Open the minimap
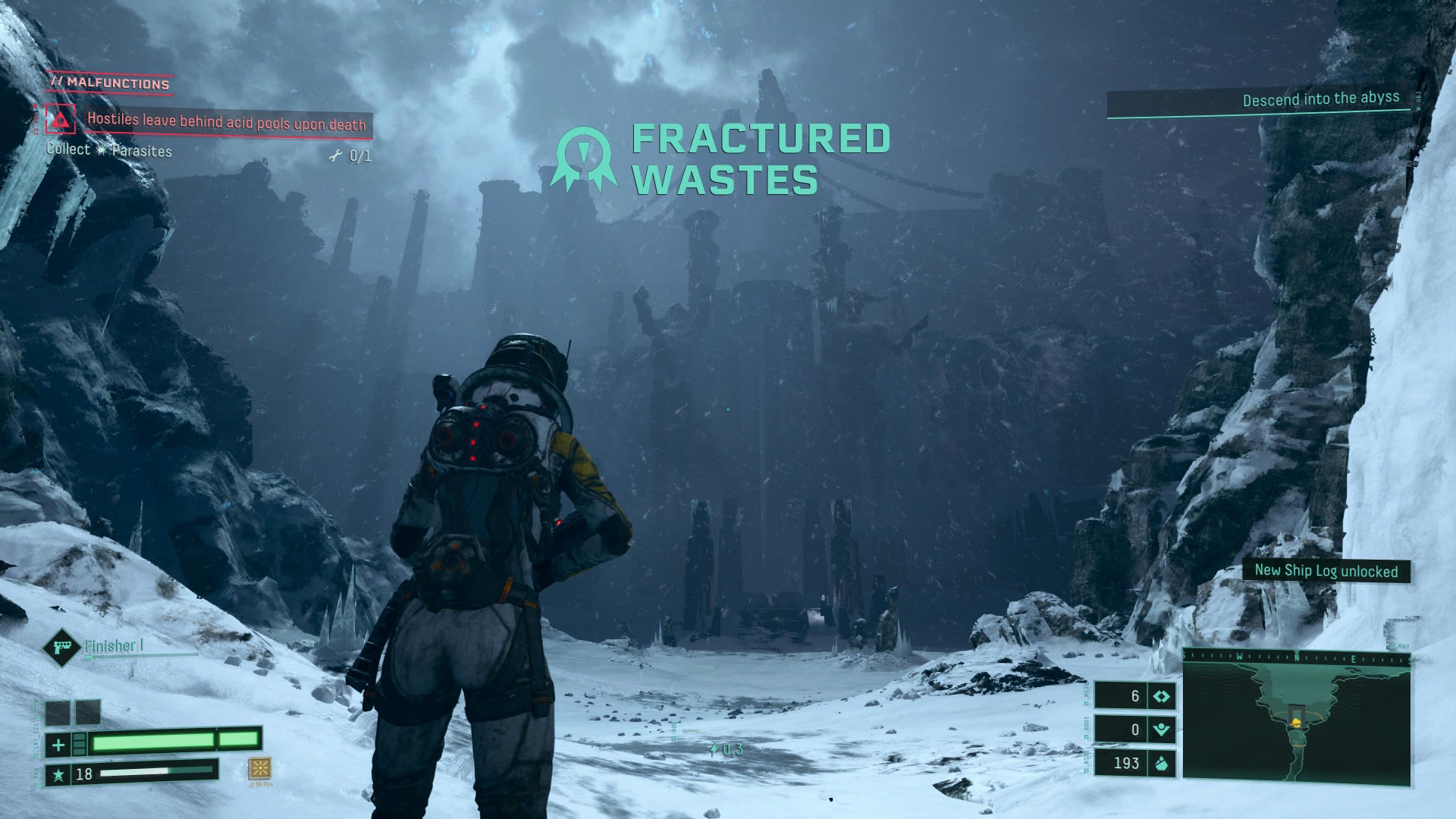 click(x=1296, y=720)
